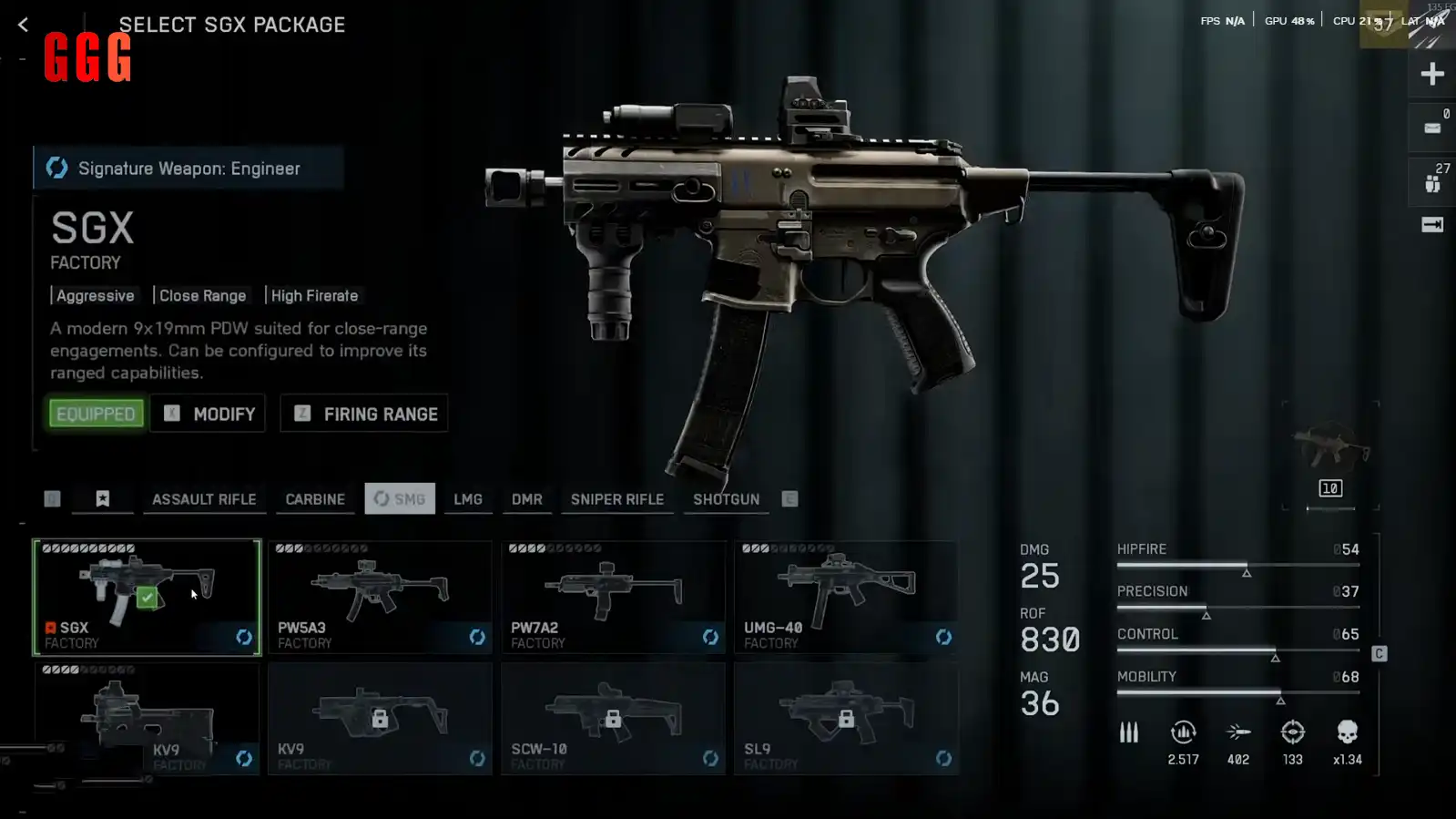This screenshot has height=819, width=1456.
Task: Switch to the SNIPER RIFLE tab
Action: pyautogui.click(x=617, y=499)
